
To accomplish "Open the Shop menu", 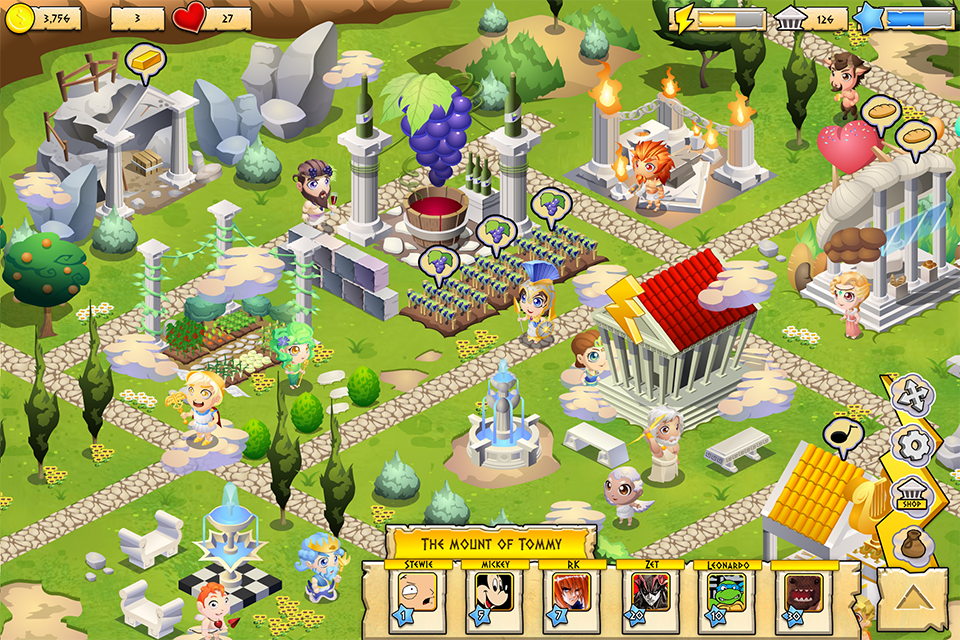I will pos(911,495).
